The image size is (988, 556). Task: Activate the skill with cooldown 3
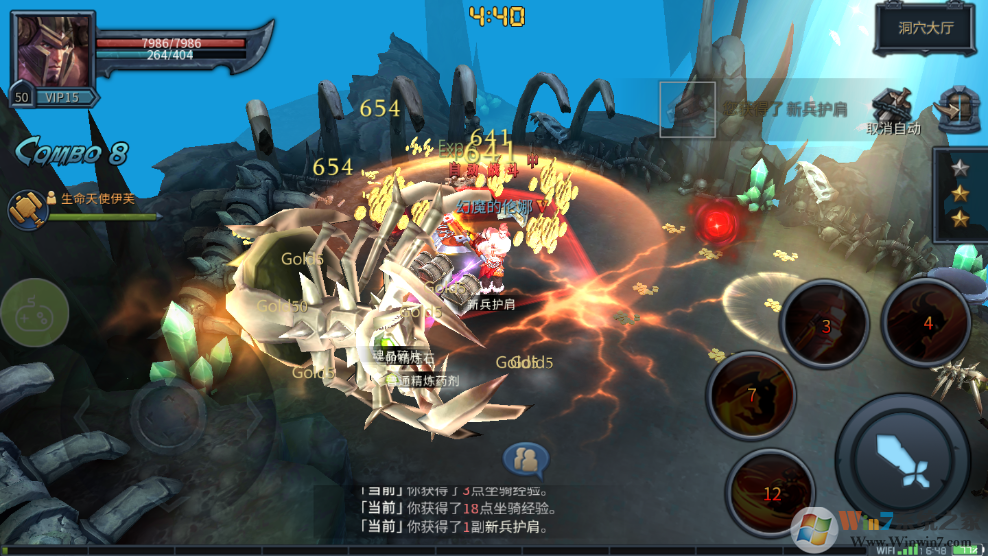click(x=825, y=324)
